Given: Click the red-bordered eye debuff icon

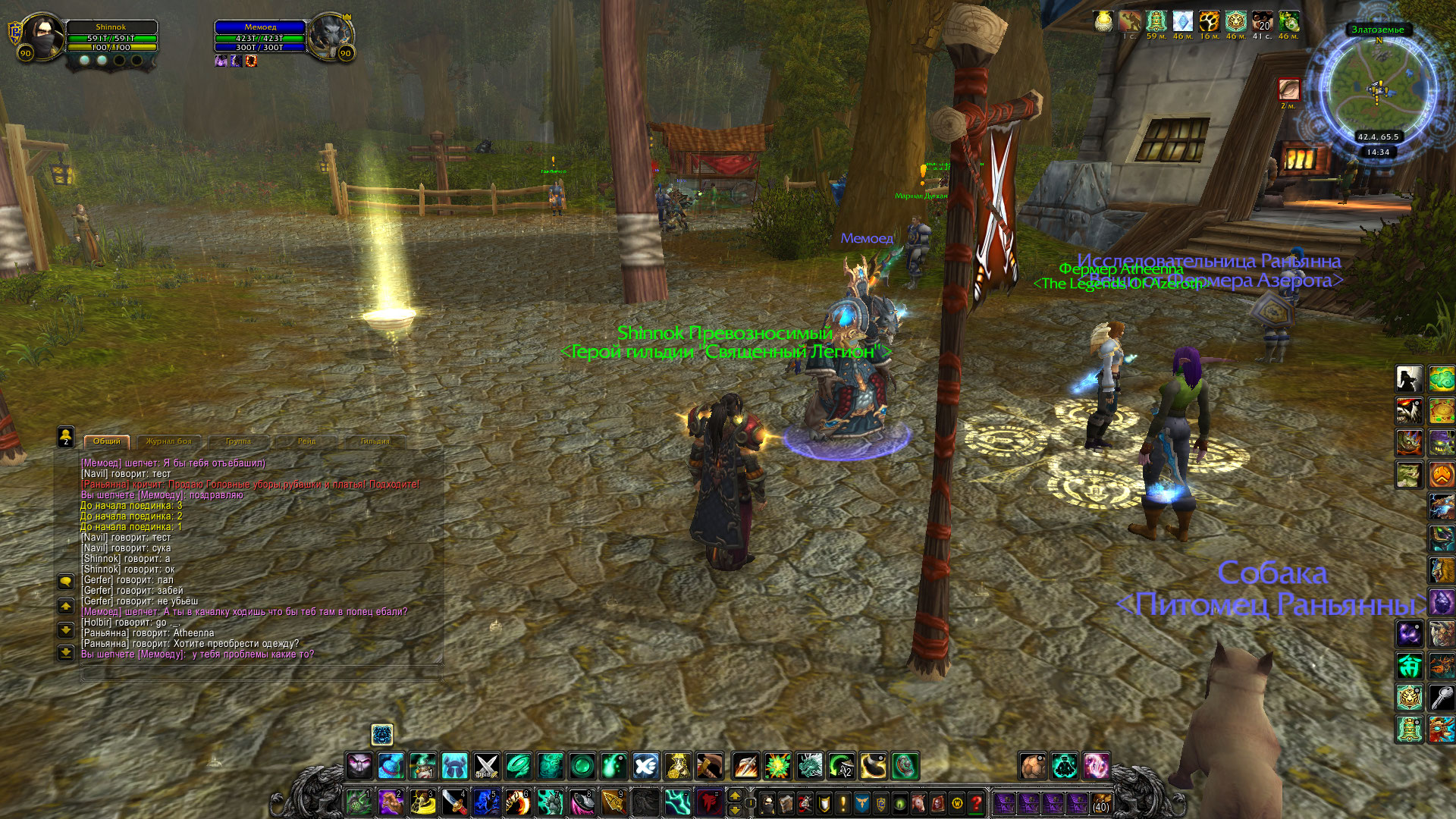Looking at the screenshot, I should [1289, 89].
